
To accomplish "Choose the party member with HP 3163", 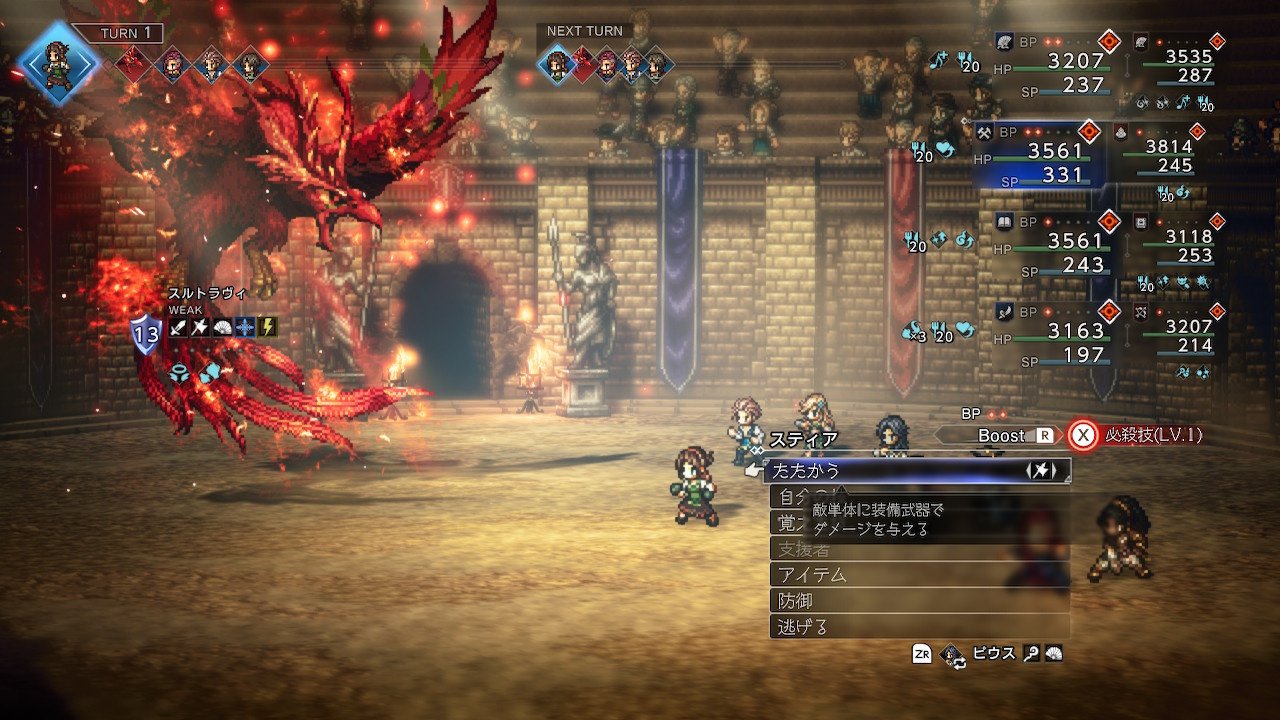I will (1048, 335).
